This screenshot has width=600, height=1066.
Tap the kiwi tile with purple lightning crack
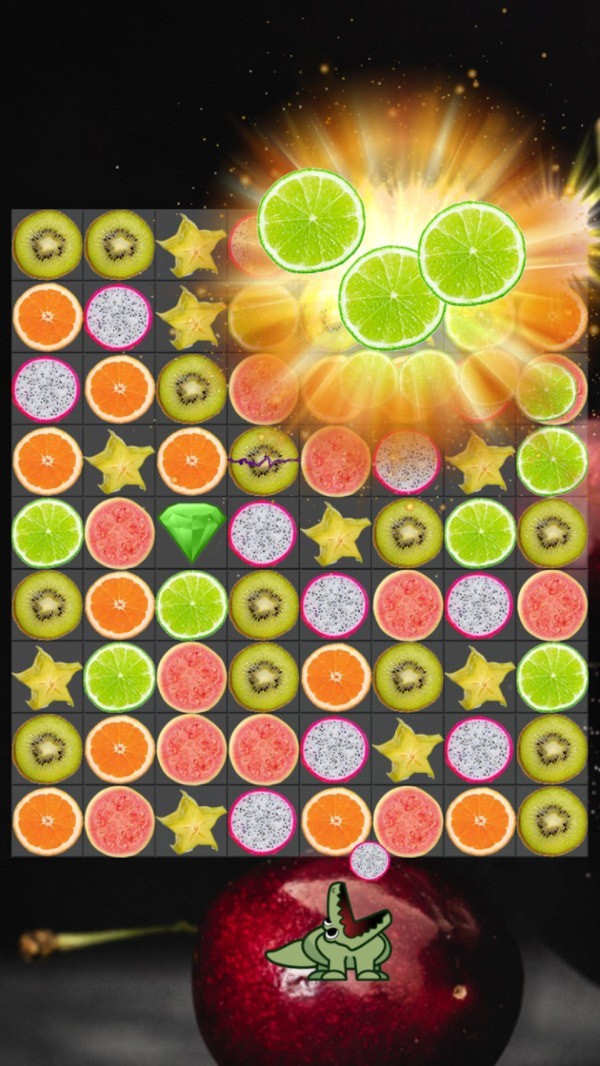pyautogui.click(x=264, y=461)
